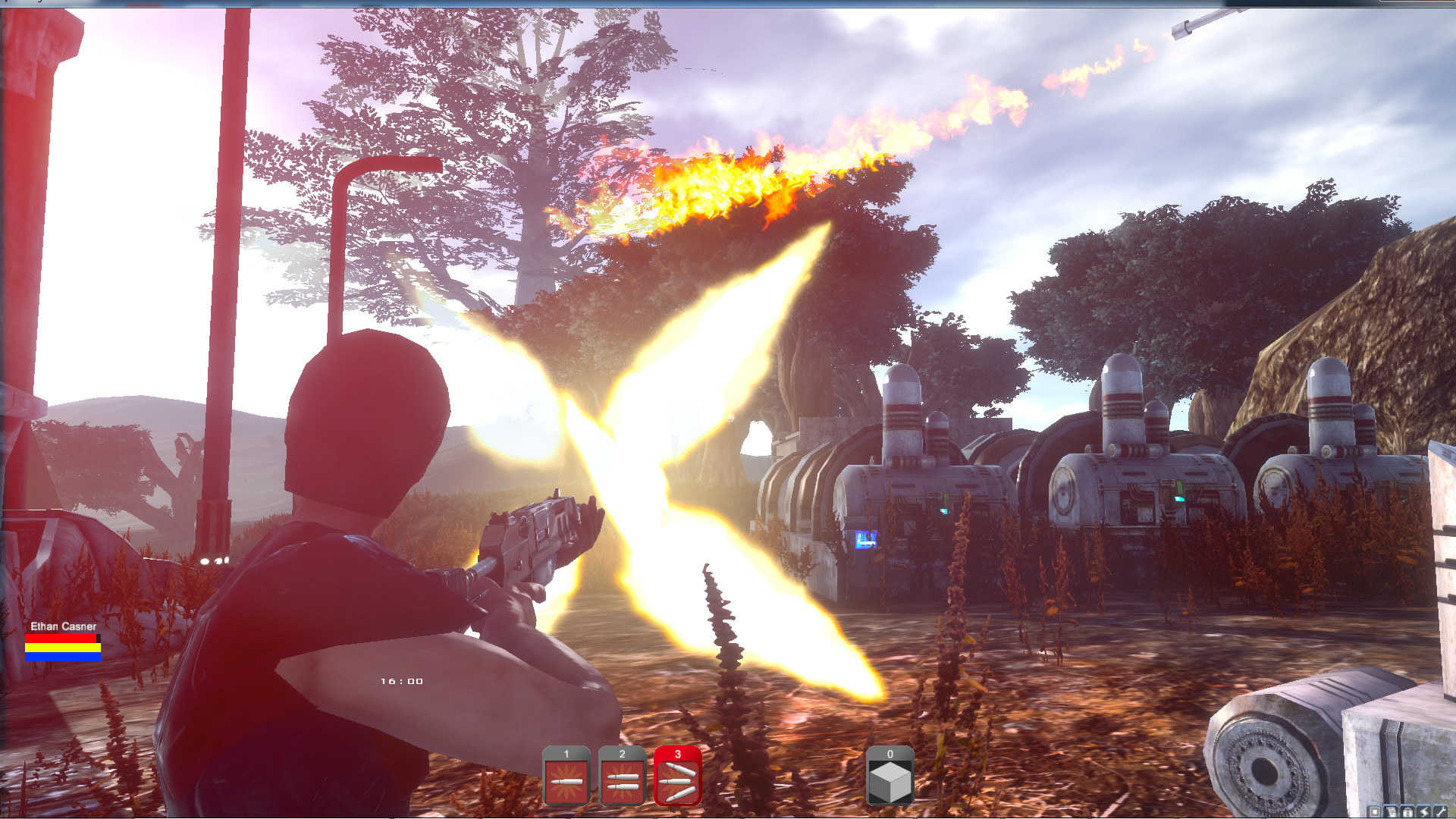Select ammo slot 2 with dual bullets

(622, 777)
